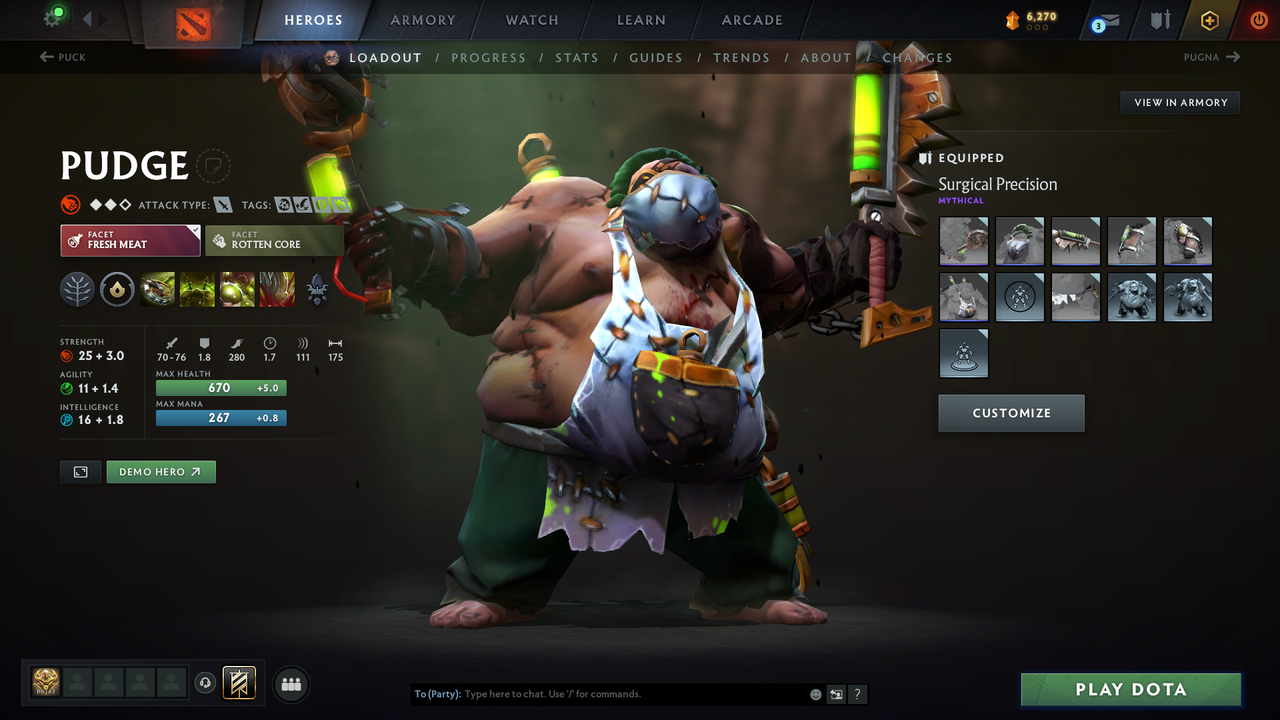This screenshot has width=1280, height=720.
Task: Click the CUSTOMIZE button under equipped items
Action: click(1011, 413)
